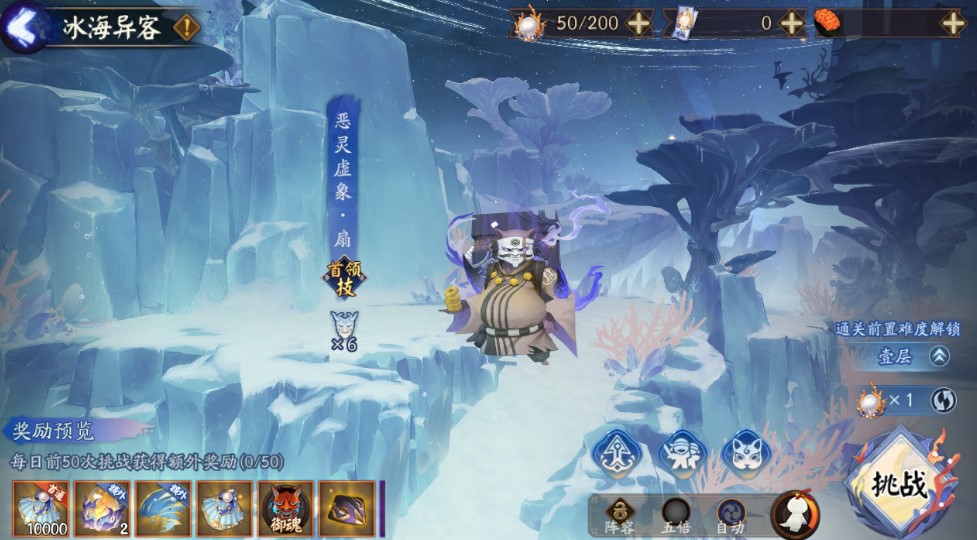Add more pearl stamina with the plus
The width and height of the screenshot is (977, 540).
pos(639,22)
